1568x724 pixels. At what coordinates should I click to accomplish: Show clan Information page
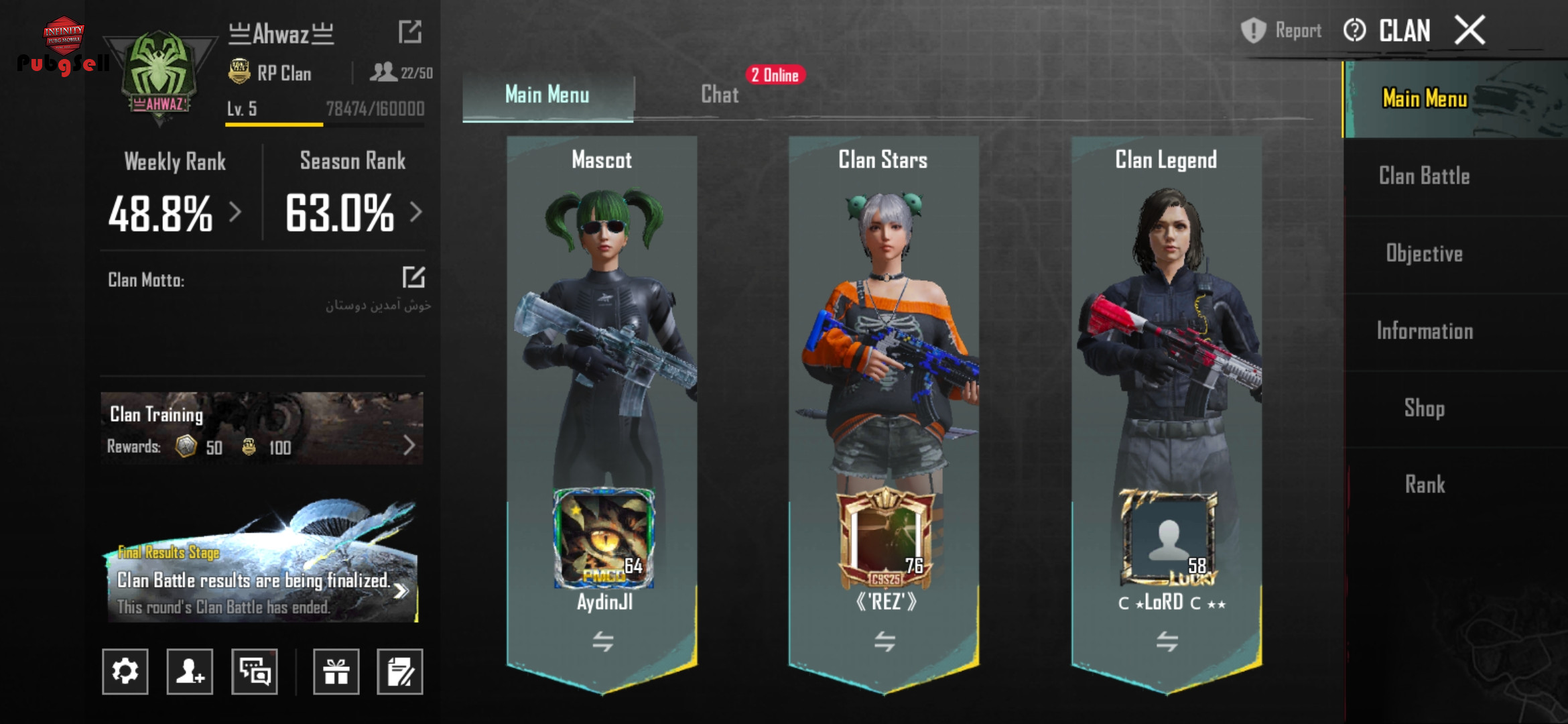coord(1424,330)
